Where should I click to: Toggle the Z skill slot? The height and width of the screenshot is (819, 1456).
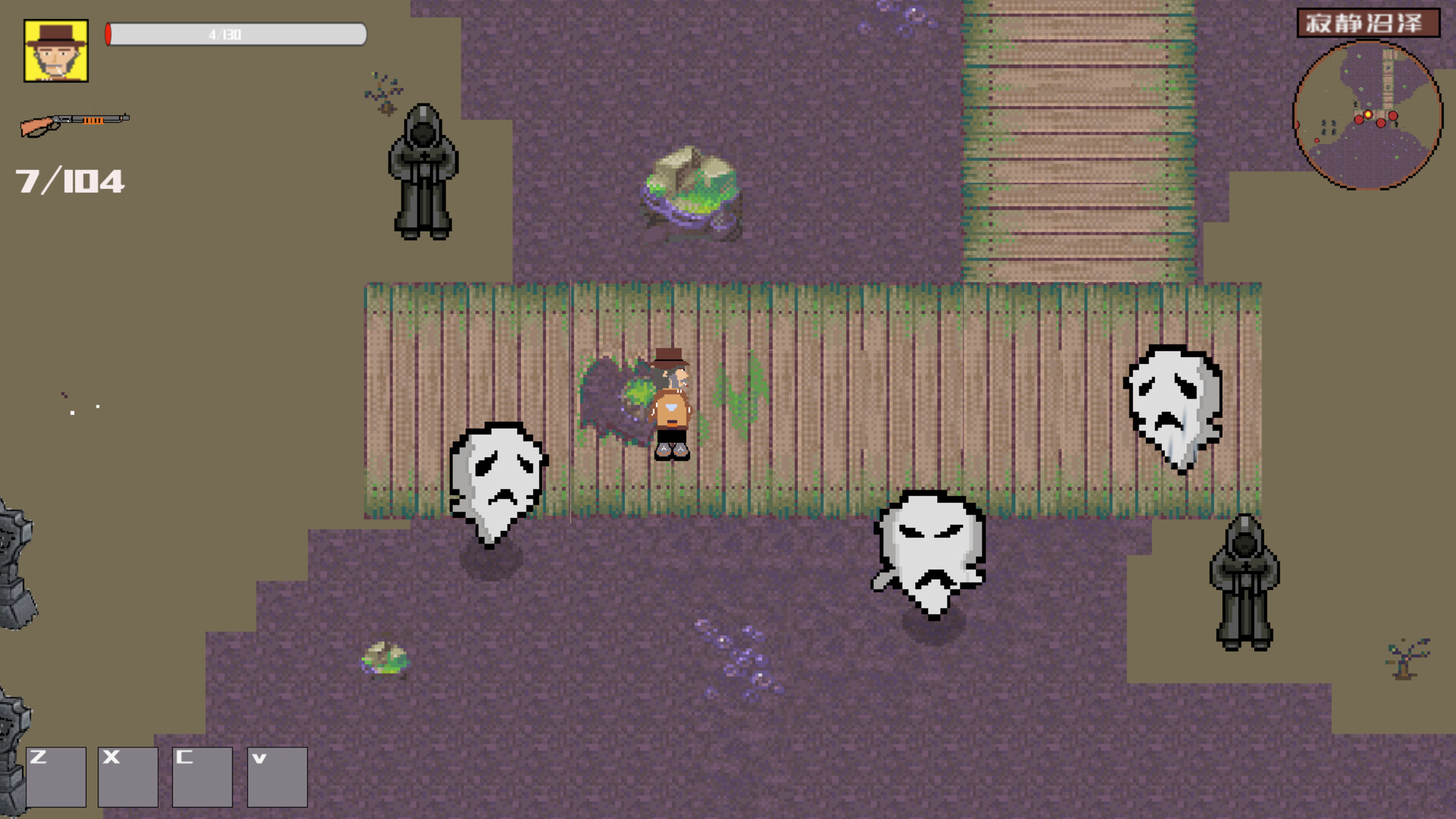point(55,777)
